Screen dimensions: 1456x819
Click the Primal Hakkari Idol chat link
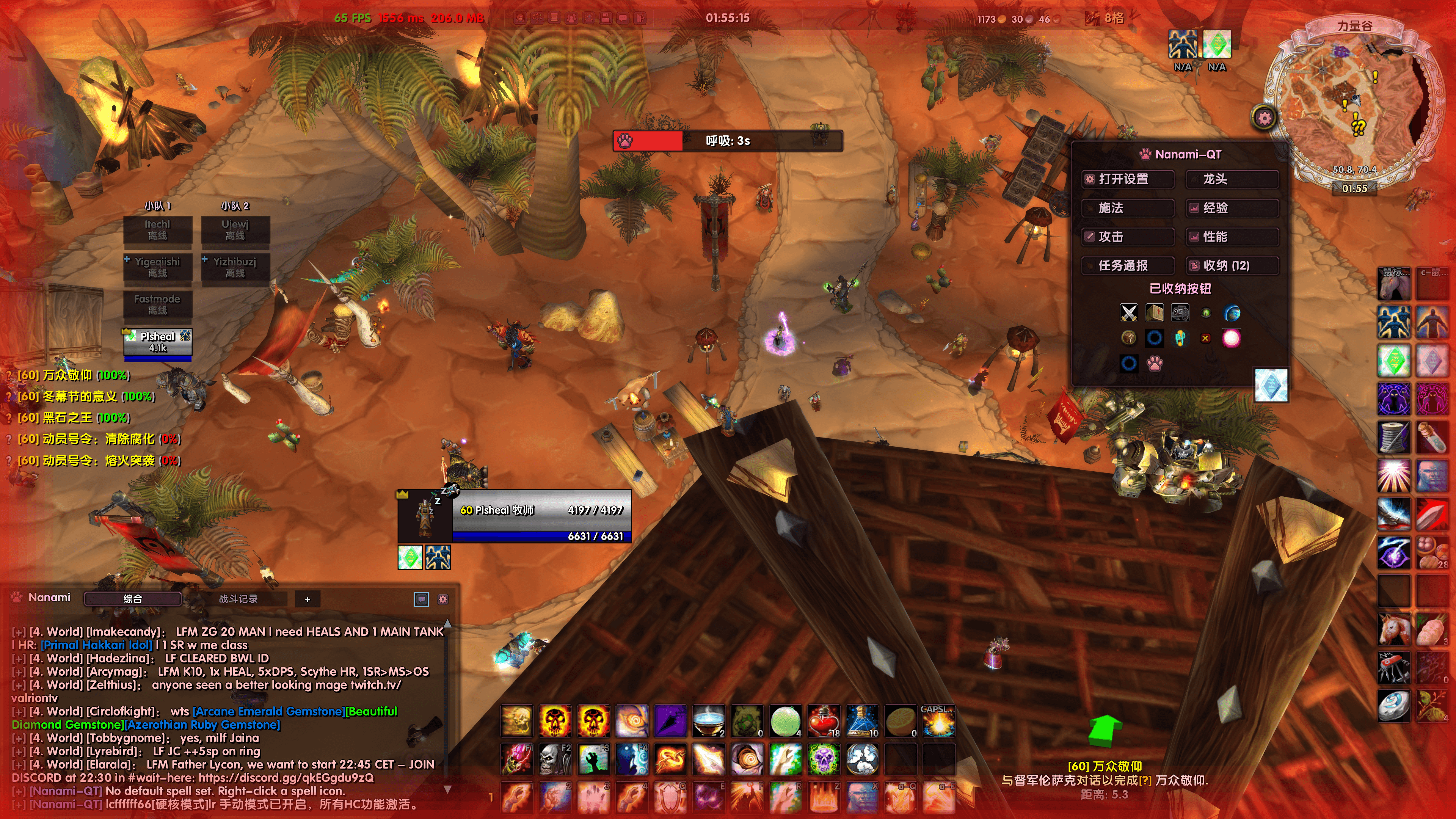[x=97, y=645]
